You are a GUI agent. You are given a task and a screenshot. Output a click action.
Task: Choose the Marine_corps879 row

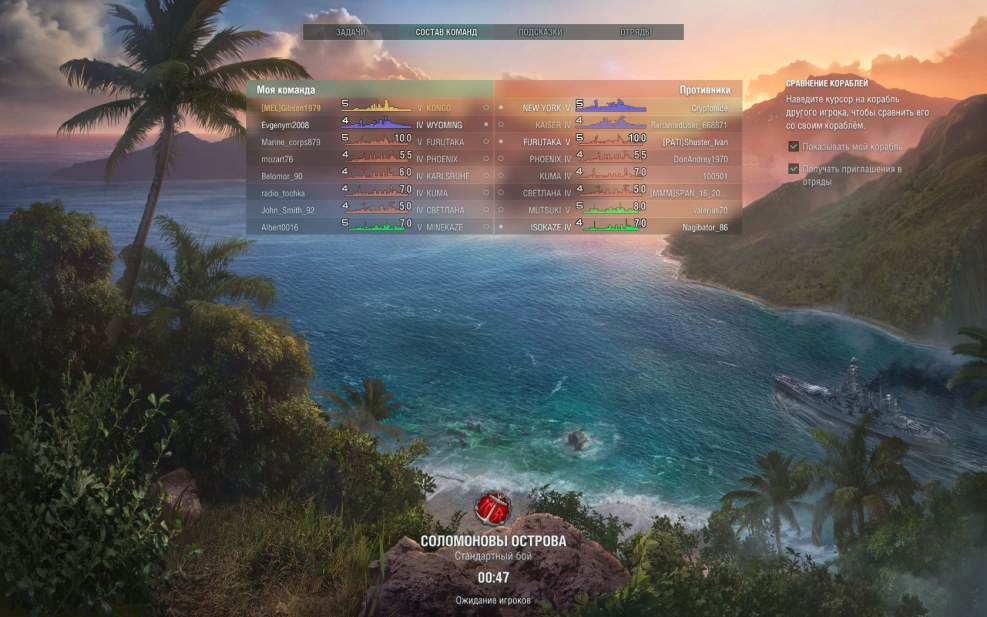pyautogui.click(x=290, y=142)
